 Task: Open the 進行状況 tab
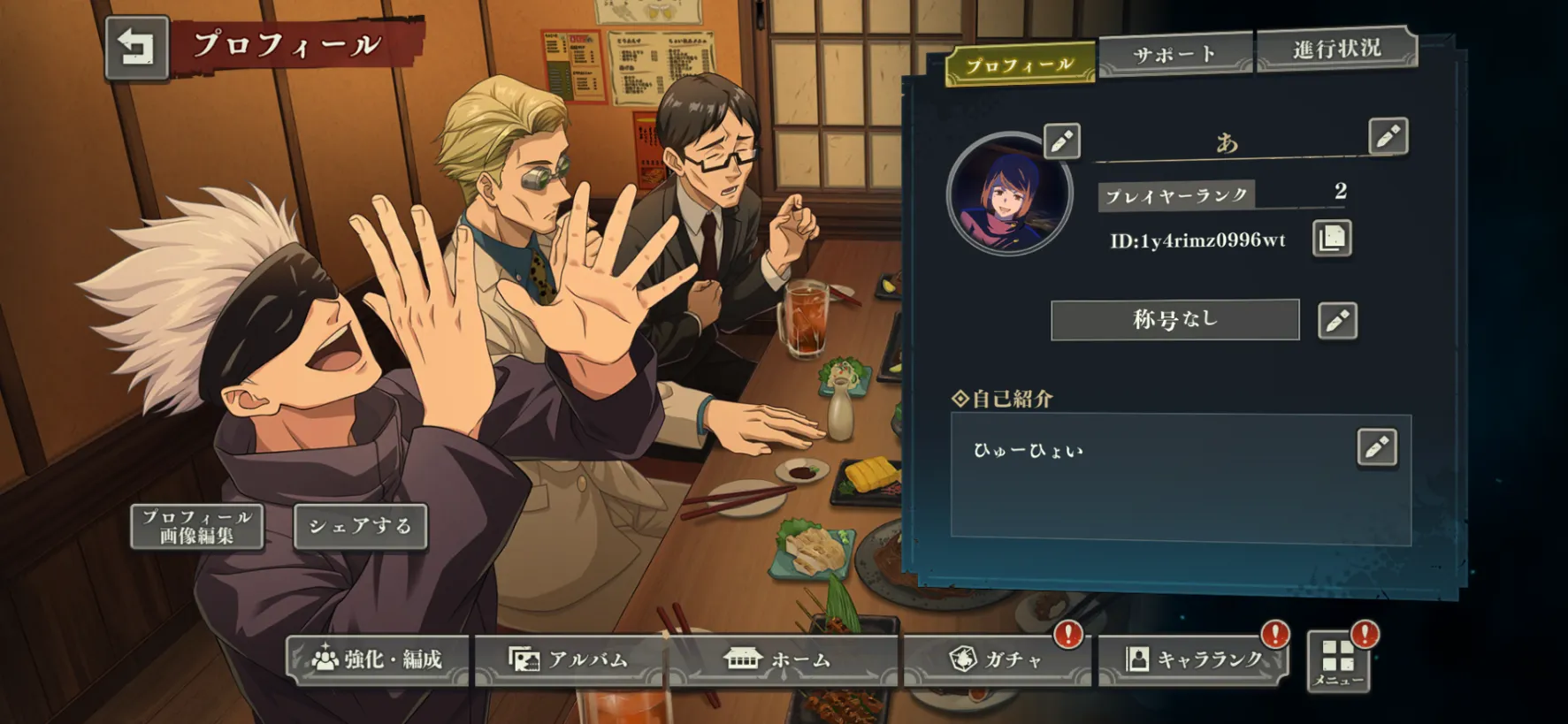pos(1336,49)
